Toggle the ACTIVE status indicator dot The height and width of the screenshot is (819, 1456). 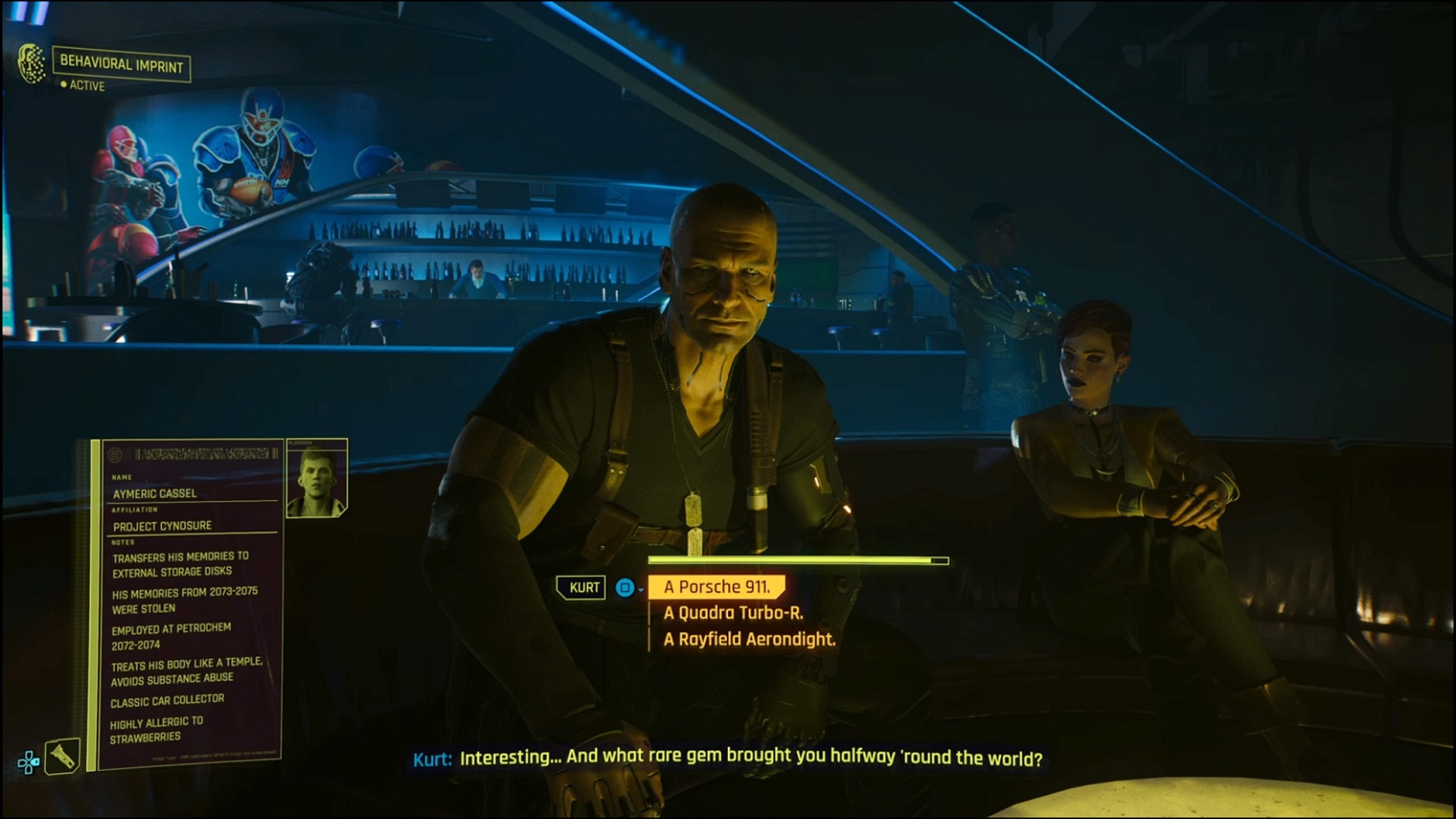coord(62,86)
